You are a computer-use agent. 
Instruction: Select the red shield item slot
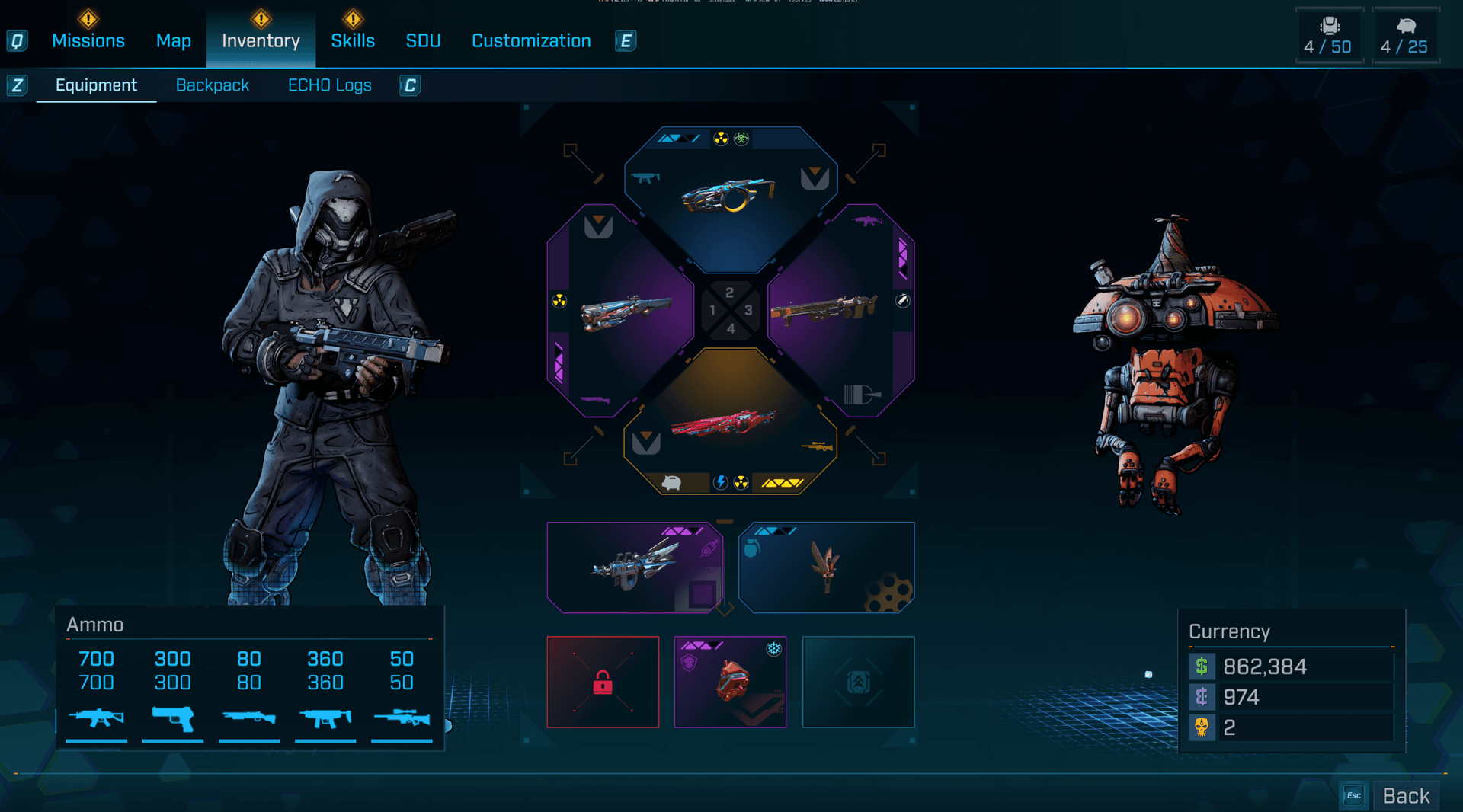coord(730,682)
